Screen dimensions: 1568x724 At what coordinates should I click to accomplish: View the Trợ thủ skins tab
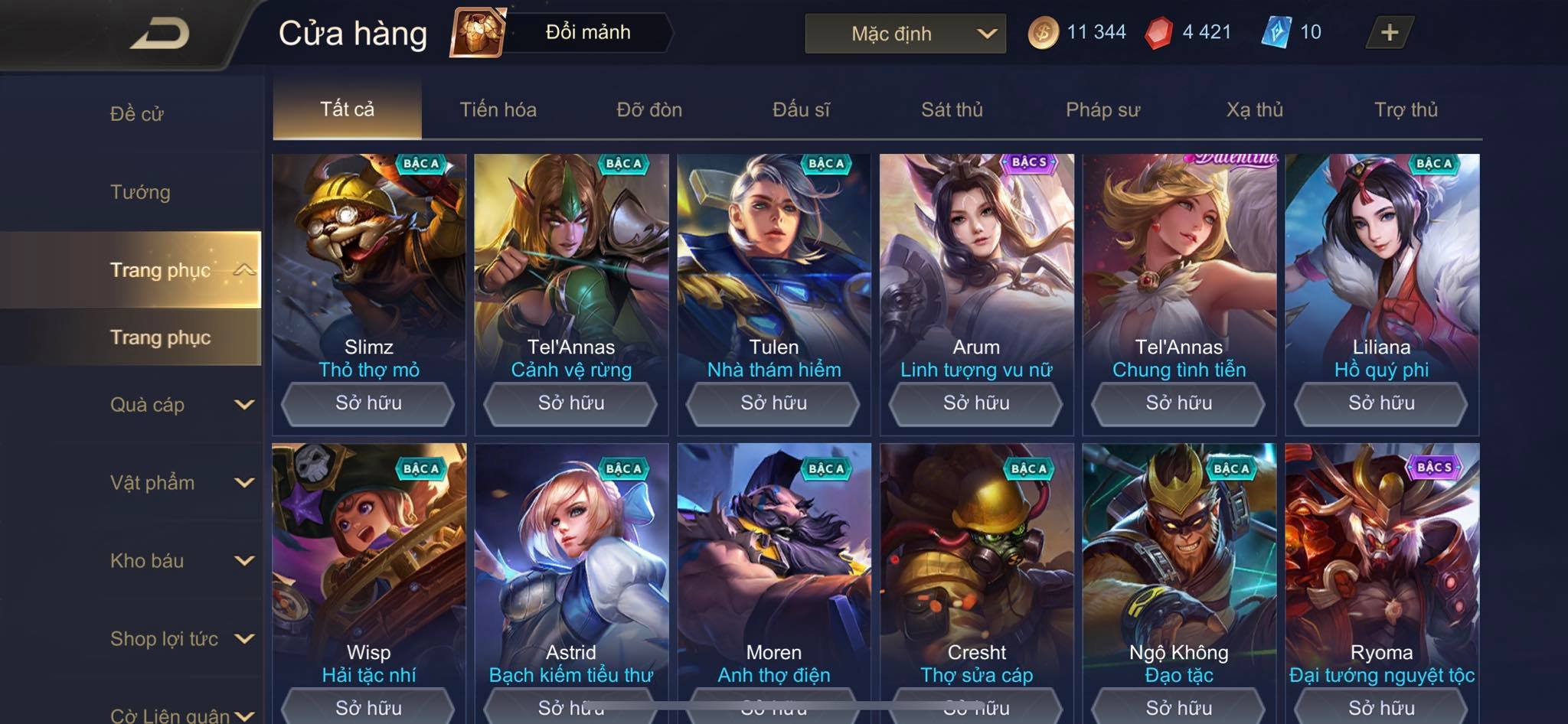pyautogui.click(x=1406, y=109)
